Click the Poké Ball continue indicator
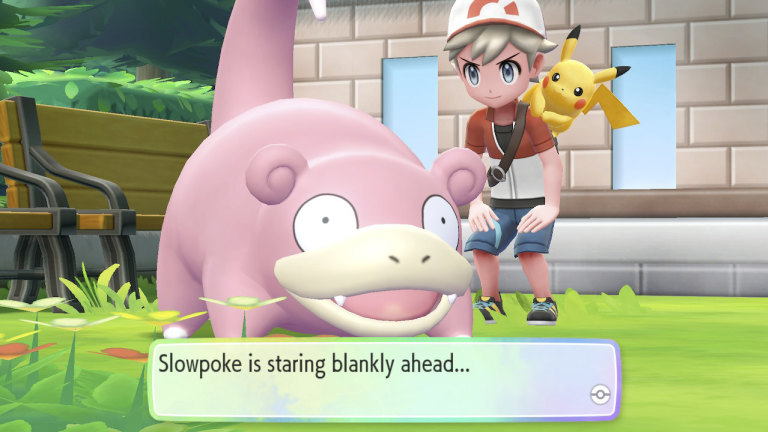 598,393
